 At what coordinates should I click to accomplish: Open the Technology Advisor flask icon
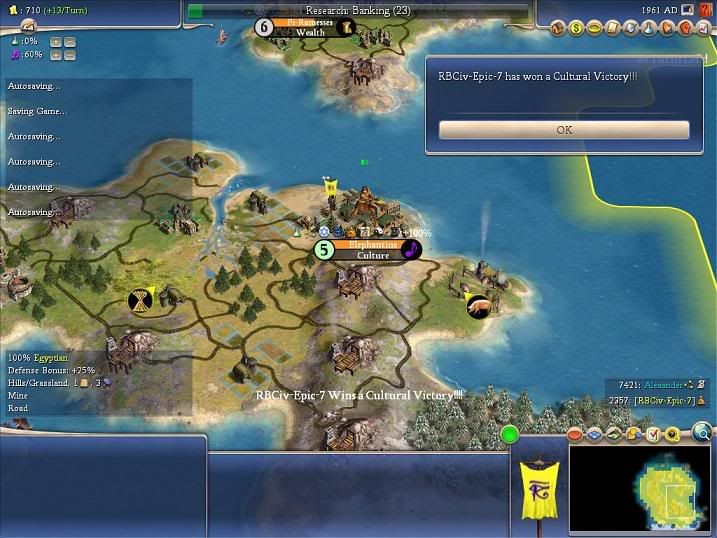point(646,28)
